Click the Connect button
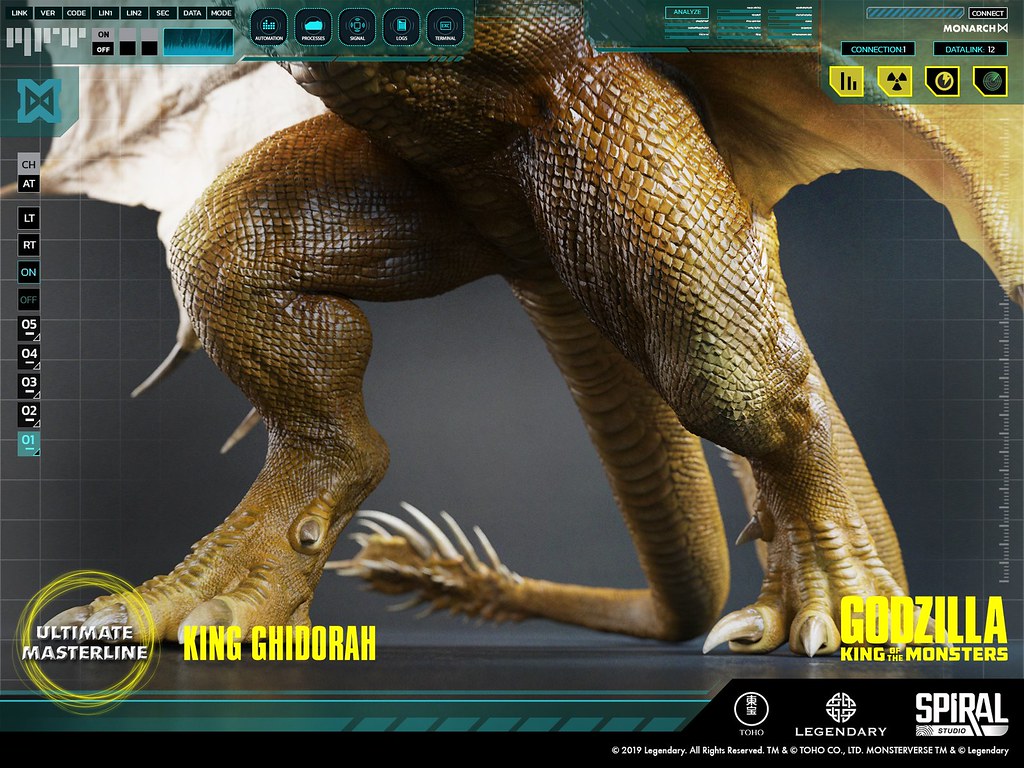Viewport: 1024px width, 768px height. point(988,13)
